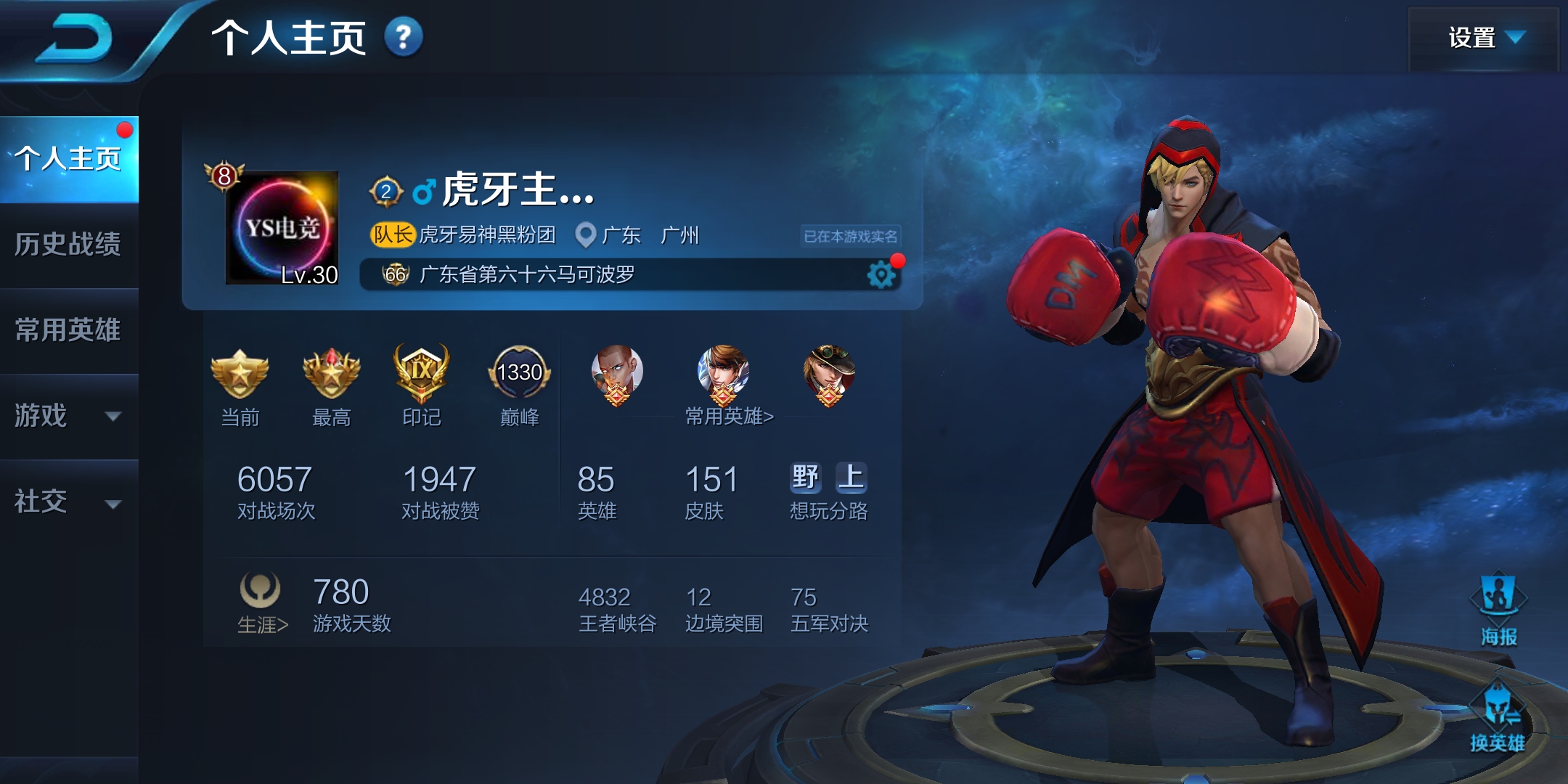Screen dimensions: 1568x784
Task: Open the 常用英雄 tab
Action: tap(69, 330)
